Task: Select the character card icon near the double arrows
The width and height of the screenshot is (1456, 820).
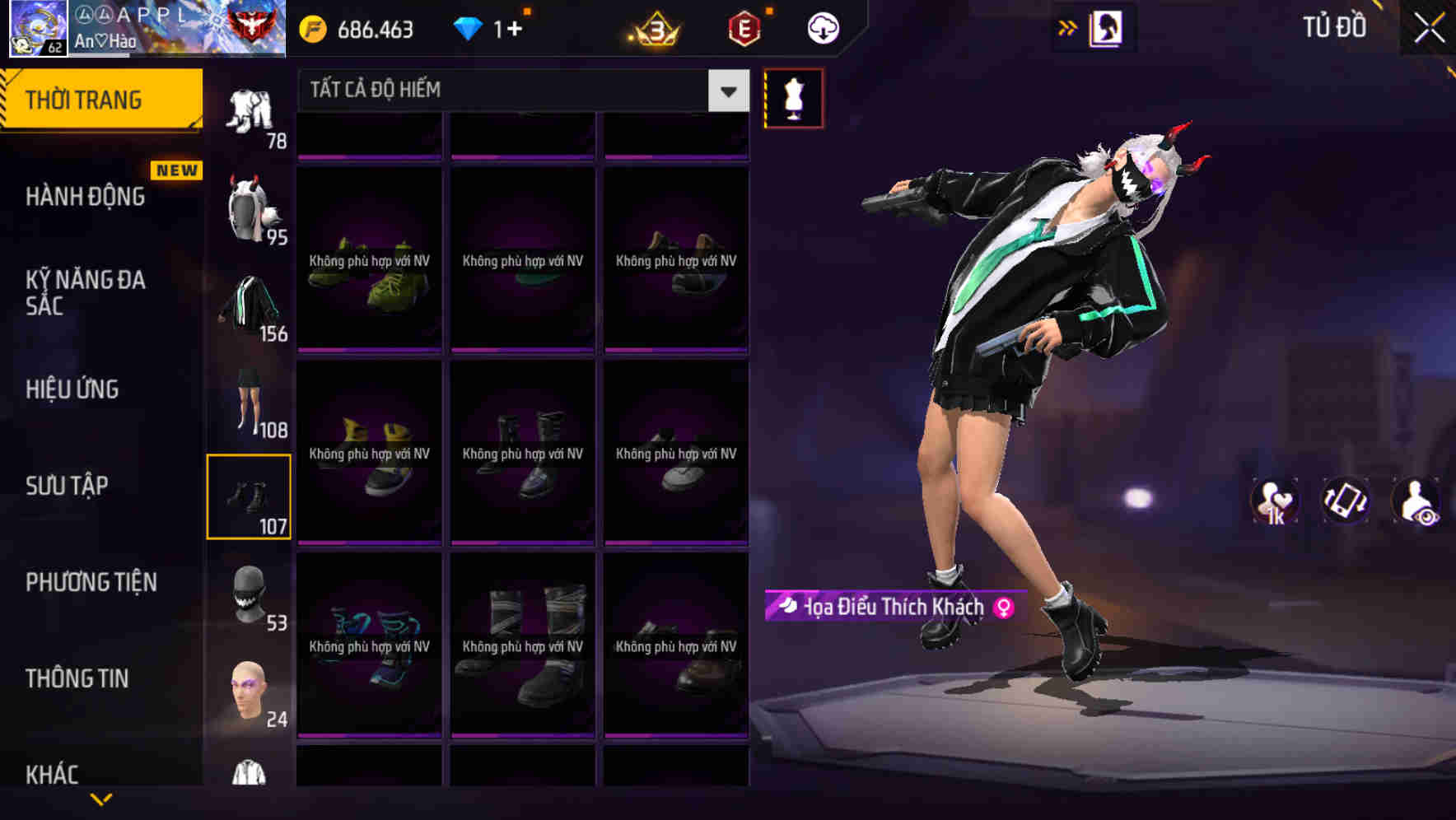Action: 1107,27
